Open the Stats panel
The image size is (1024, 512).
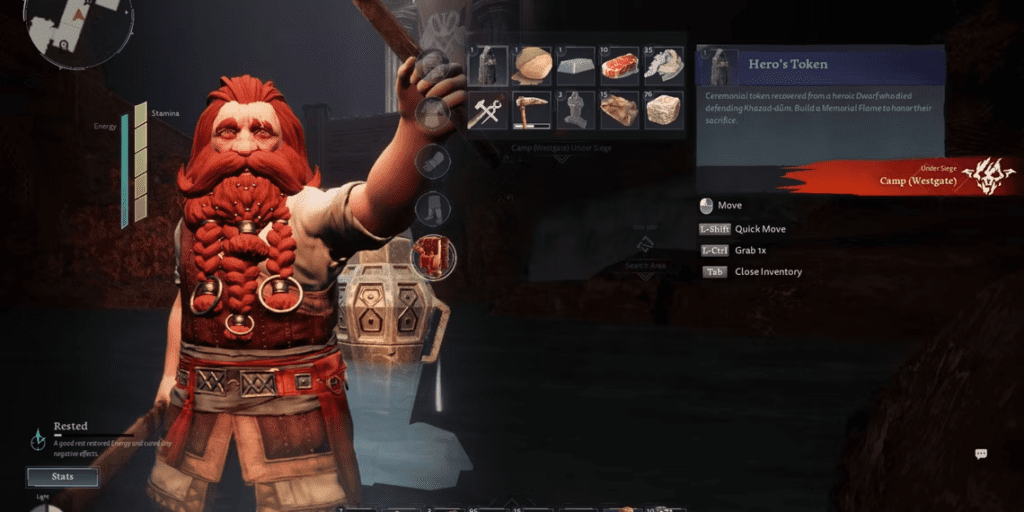pos(62,477)
